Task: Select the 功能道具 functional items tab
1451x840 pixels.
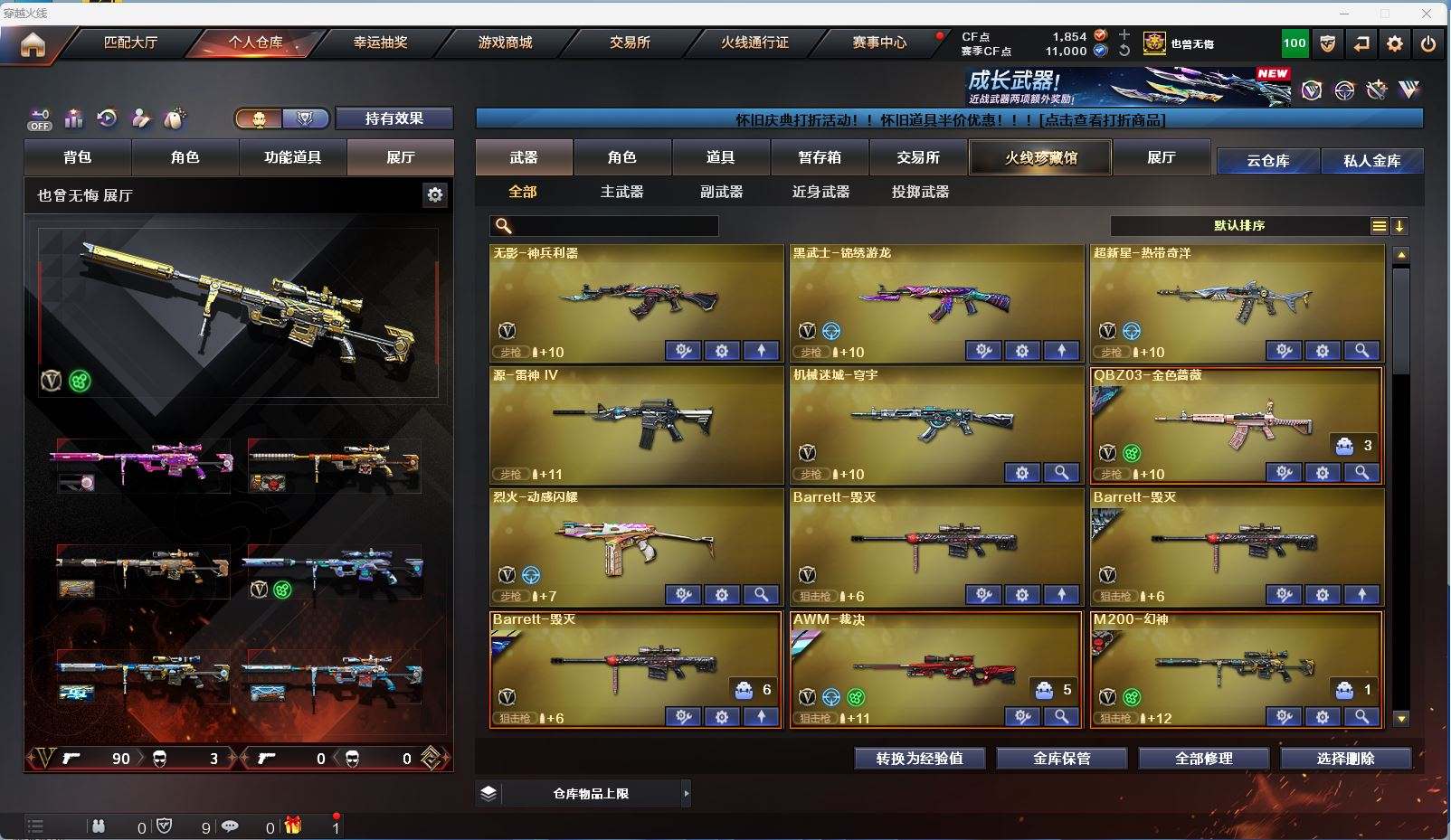Action: click(x=292, y=157)
